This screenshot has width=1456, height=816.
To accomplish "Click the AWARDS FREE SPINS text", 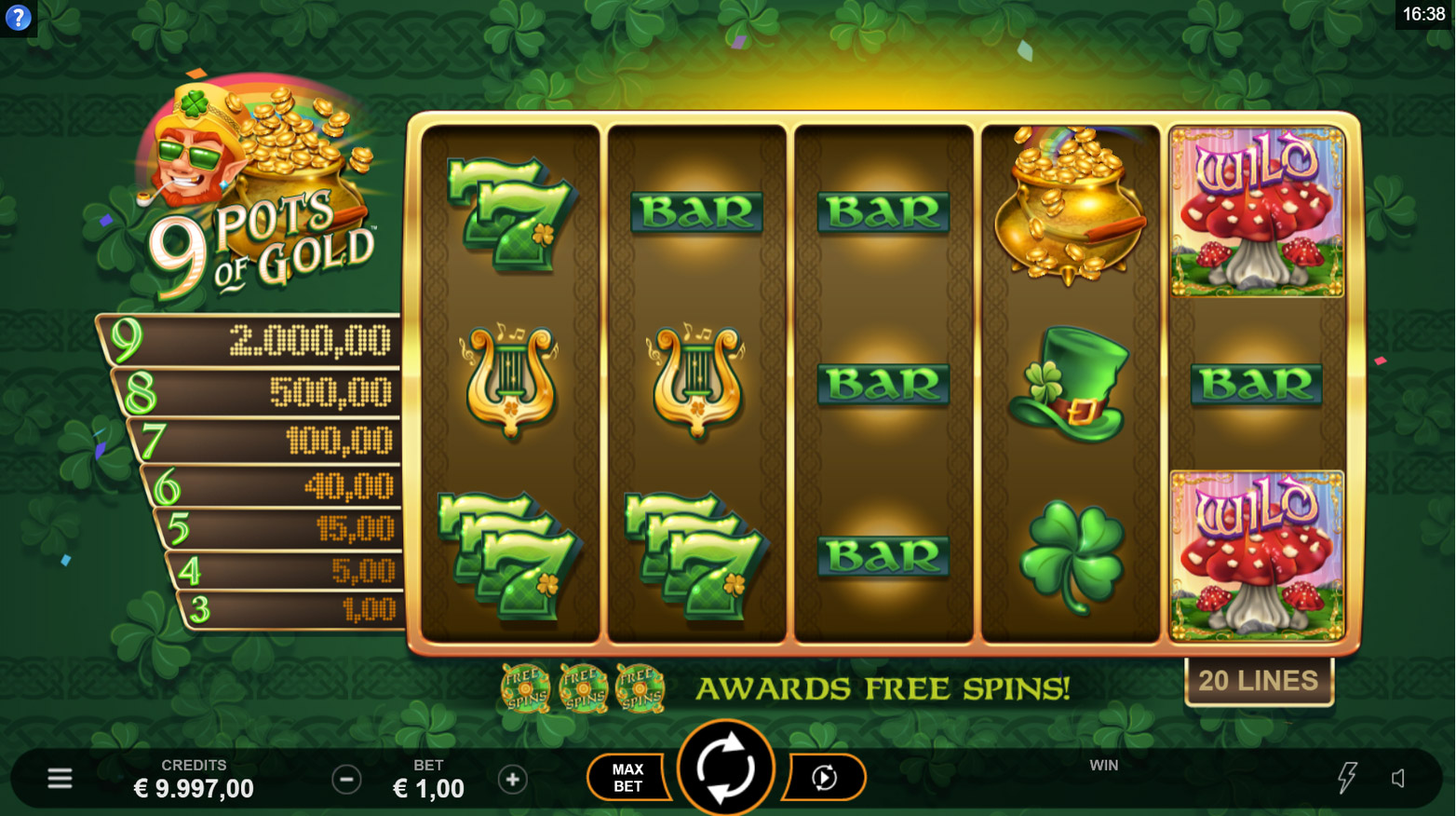I will [883, 688].
